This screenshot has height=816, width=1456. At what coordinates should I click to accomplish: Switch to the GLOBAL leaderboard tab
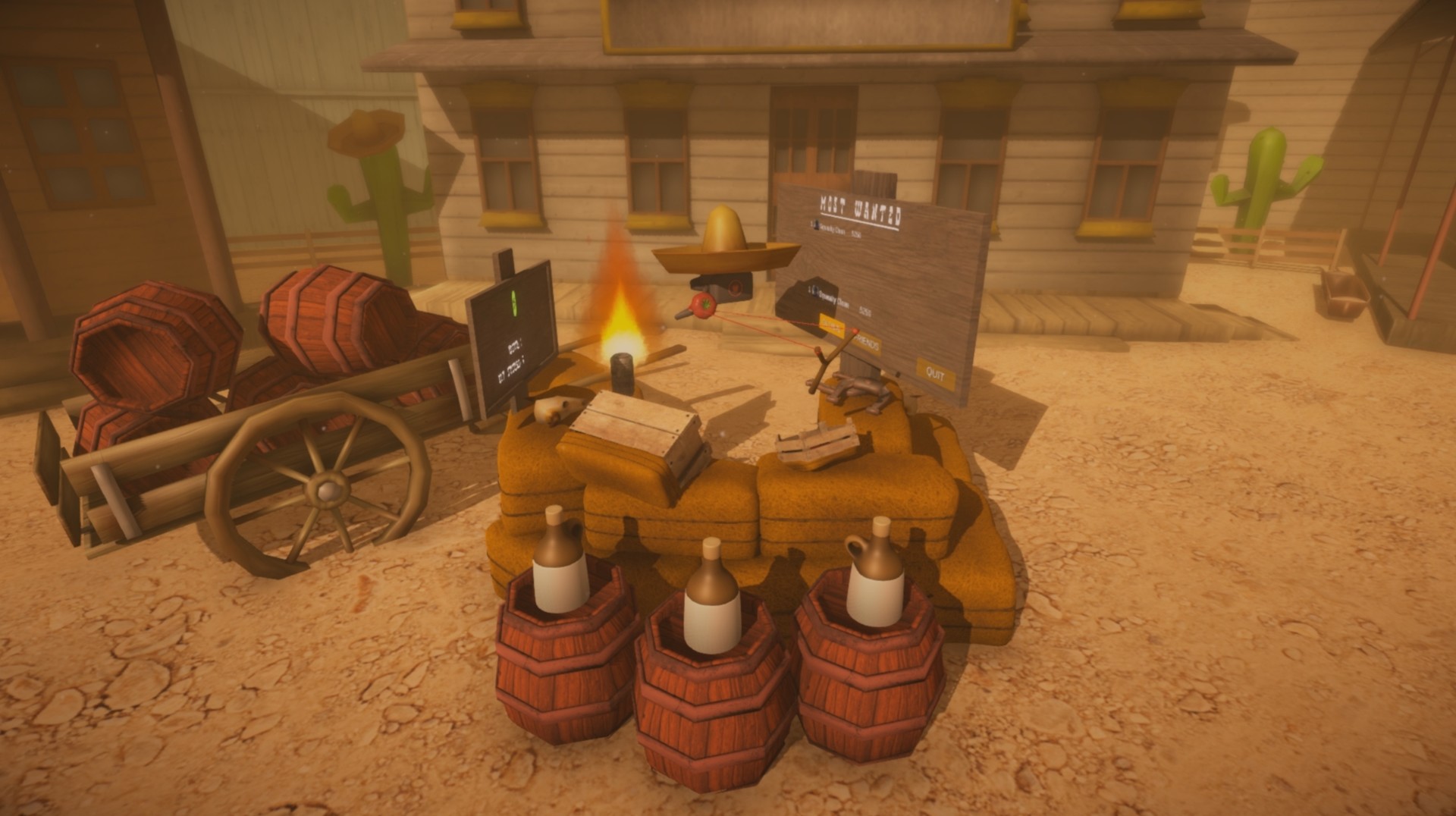[x=832, y=325]
